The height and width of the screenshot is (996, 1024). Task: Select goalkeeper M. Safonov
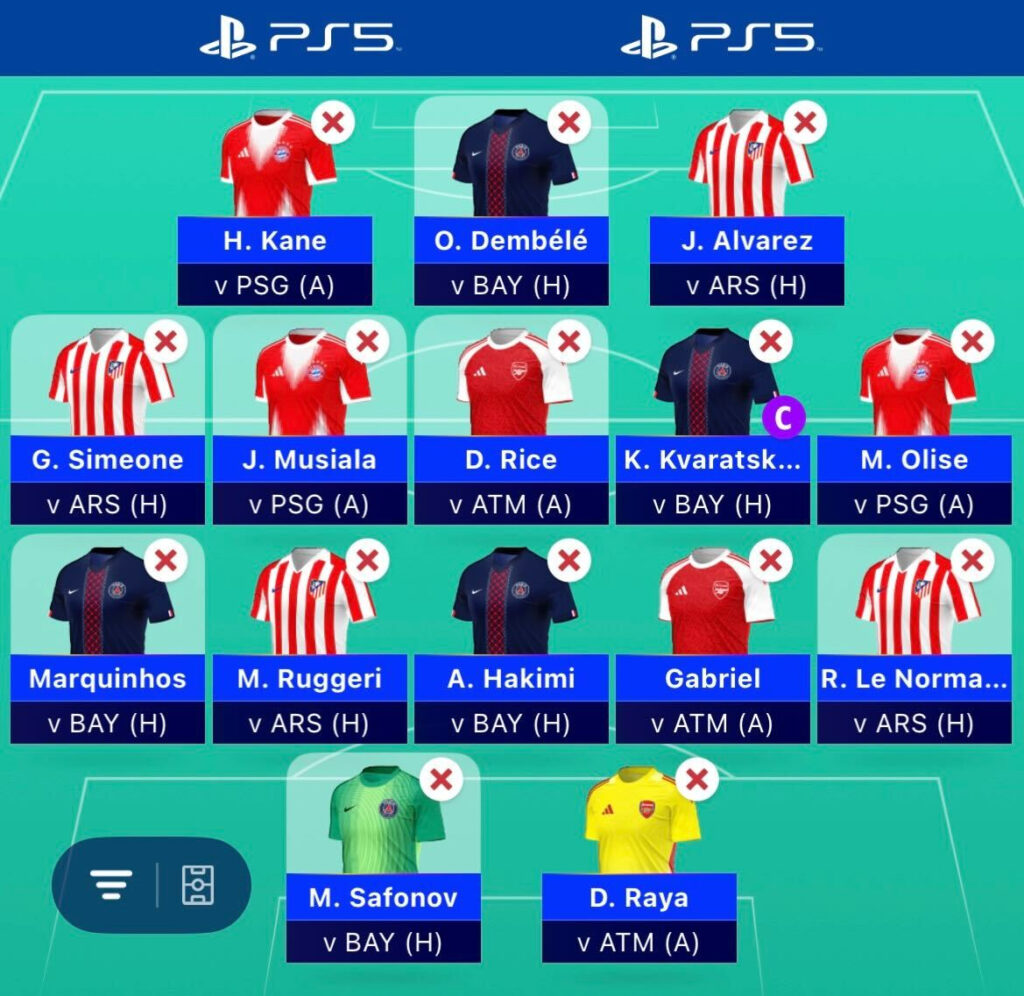pyautogui.click(x=382, y=897)
